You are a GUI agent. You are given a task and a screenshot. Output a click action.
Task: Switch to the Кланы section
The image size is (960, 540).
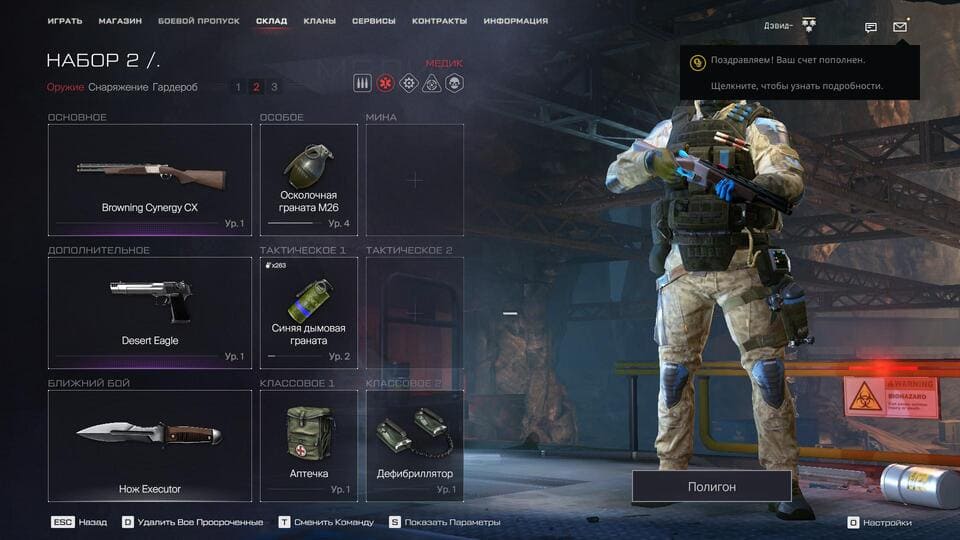[x=319, y=21]
